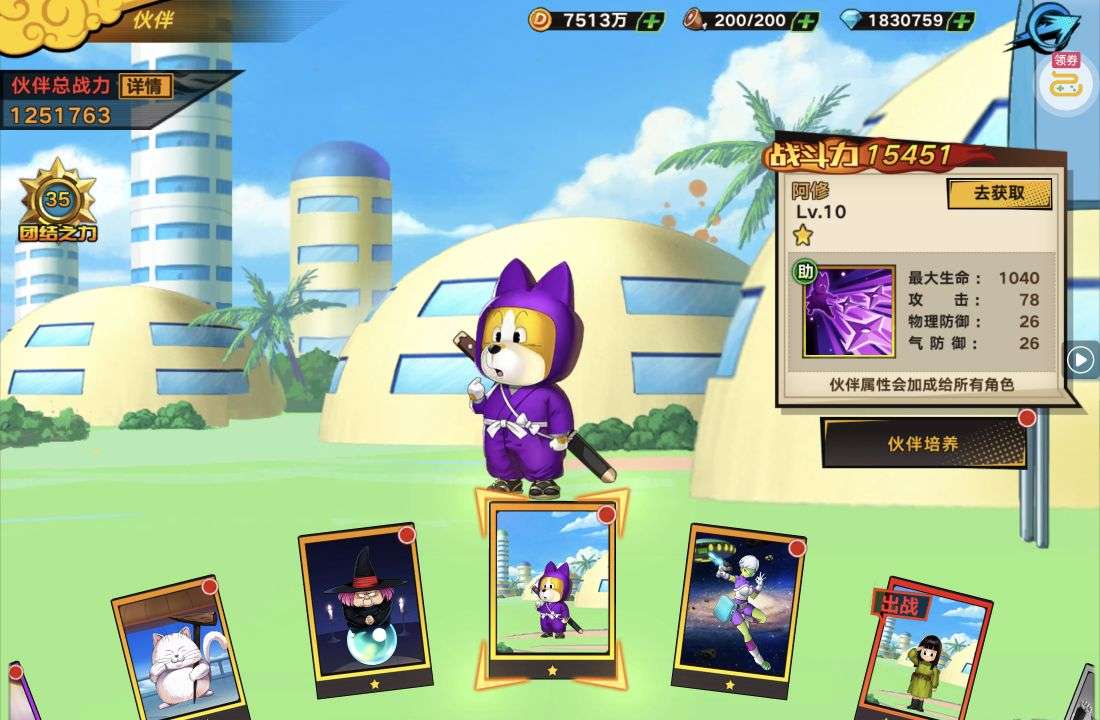Tap the 去获取 obtain button
Screen dimensions: 1100x720
click(x=999, y=193)
